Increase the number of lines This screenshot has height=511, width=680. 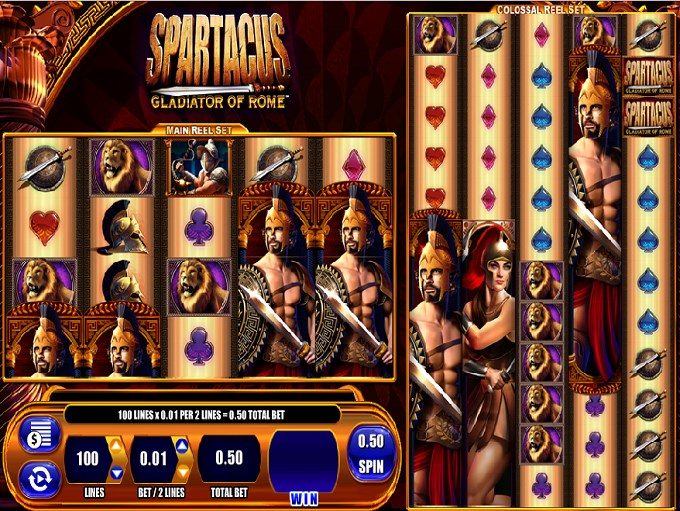coord(117,445)
